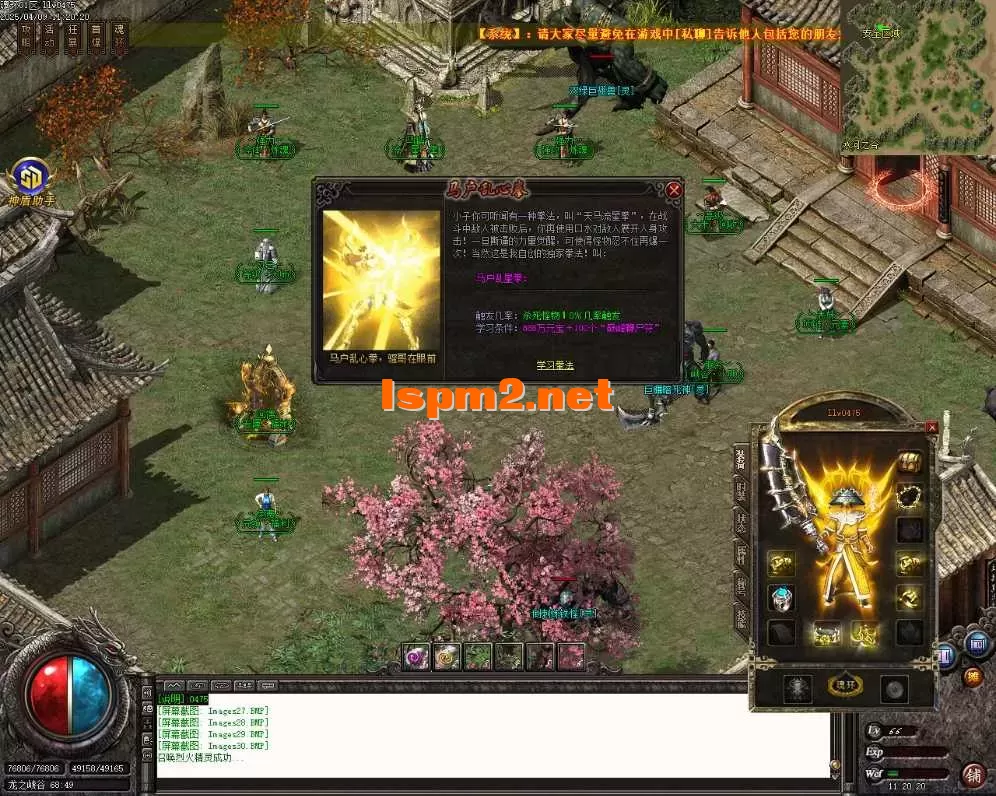Click the orange 摊 stall button
Screen dimensions: 996x796
[x=971, y=678]
